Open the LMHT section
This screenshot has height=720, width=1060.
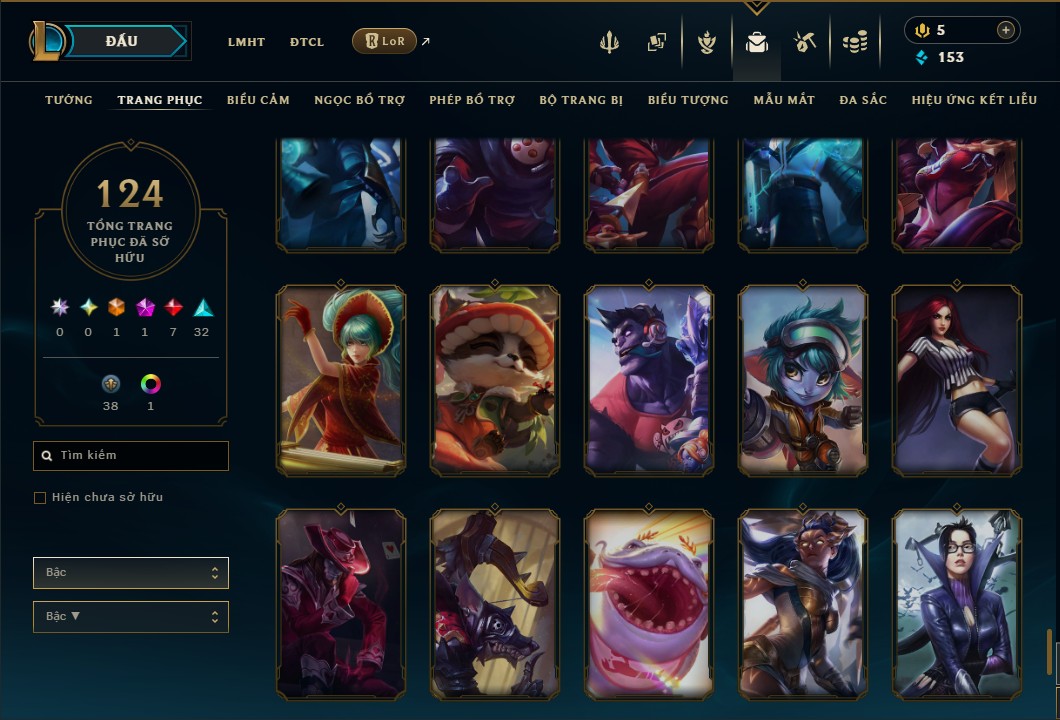[246, 42]
